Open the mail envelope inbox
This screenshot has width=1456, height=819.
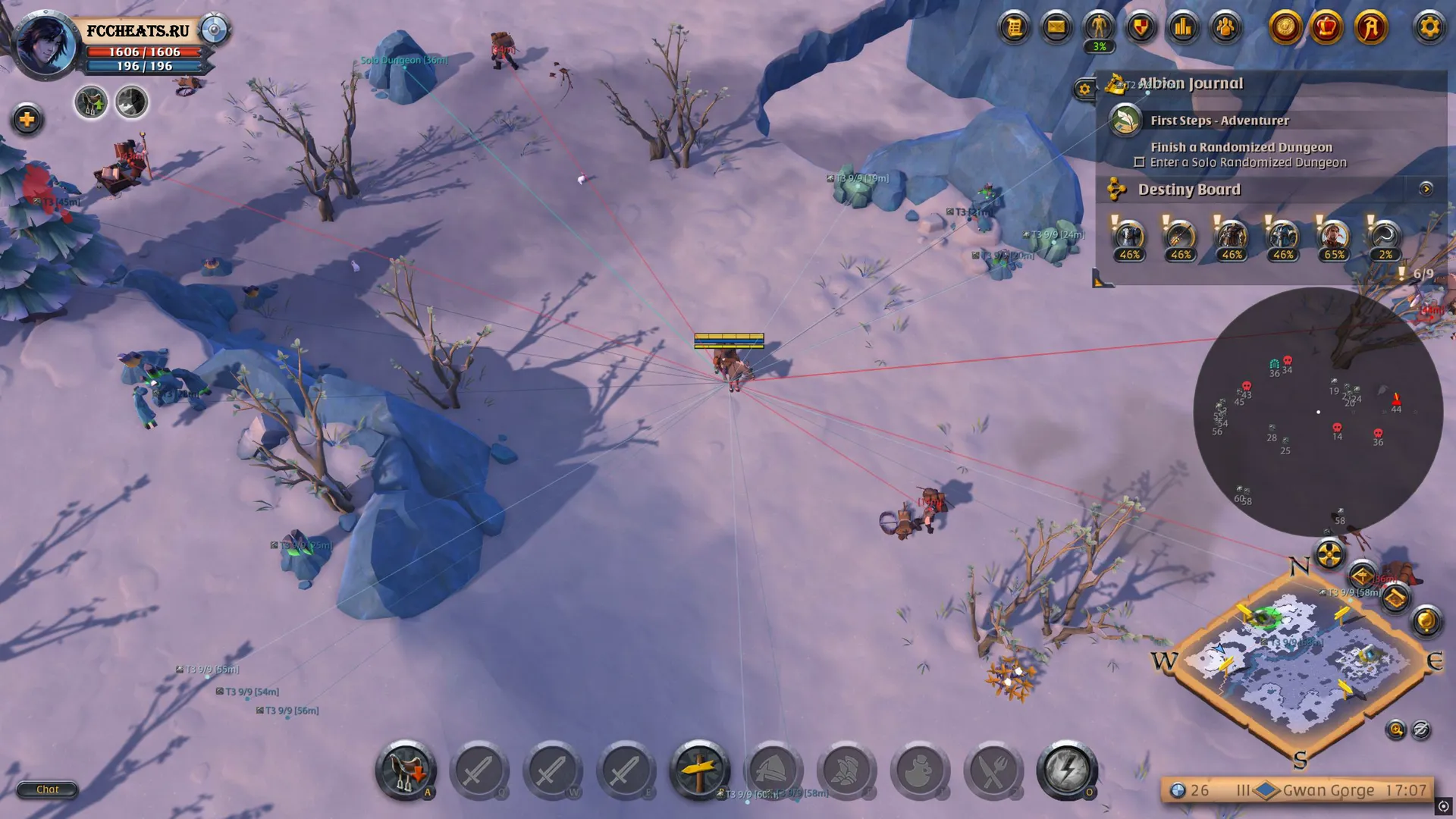1056,28
